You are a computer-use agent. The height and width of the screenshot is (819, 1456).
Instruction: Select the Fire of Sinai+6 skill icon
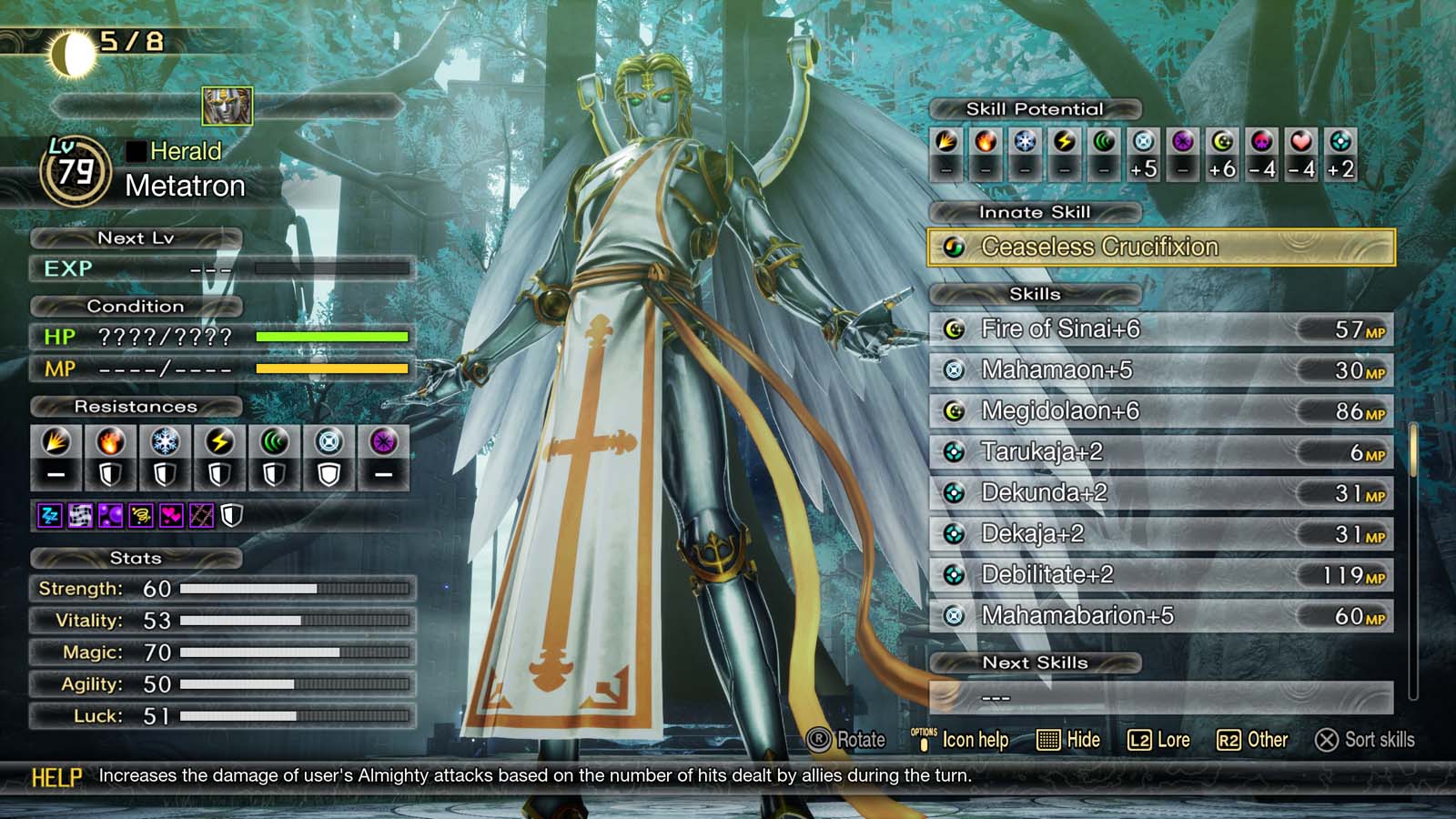(x=955, y=329)
